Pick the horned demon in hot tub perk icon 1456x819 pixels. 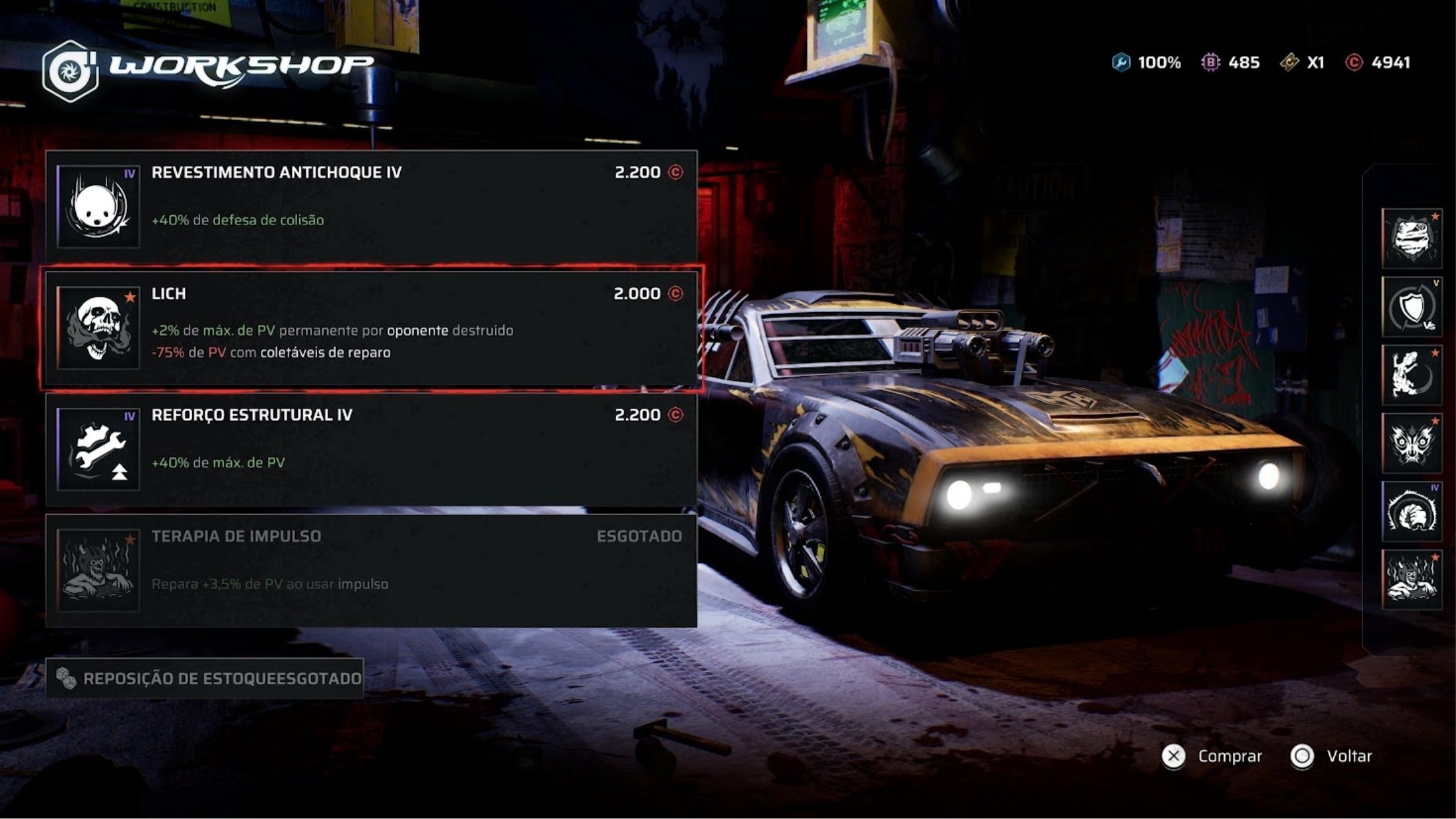pos(1412,579)
